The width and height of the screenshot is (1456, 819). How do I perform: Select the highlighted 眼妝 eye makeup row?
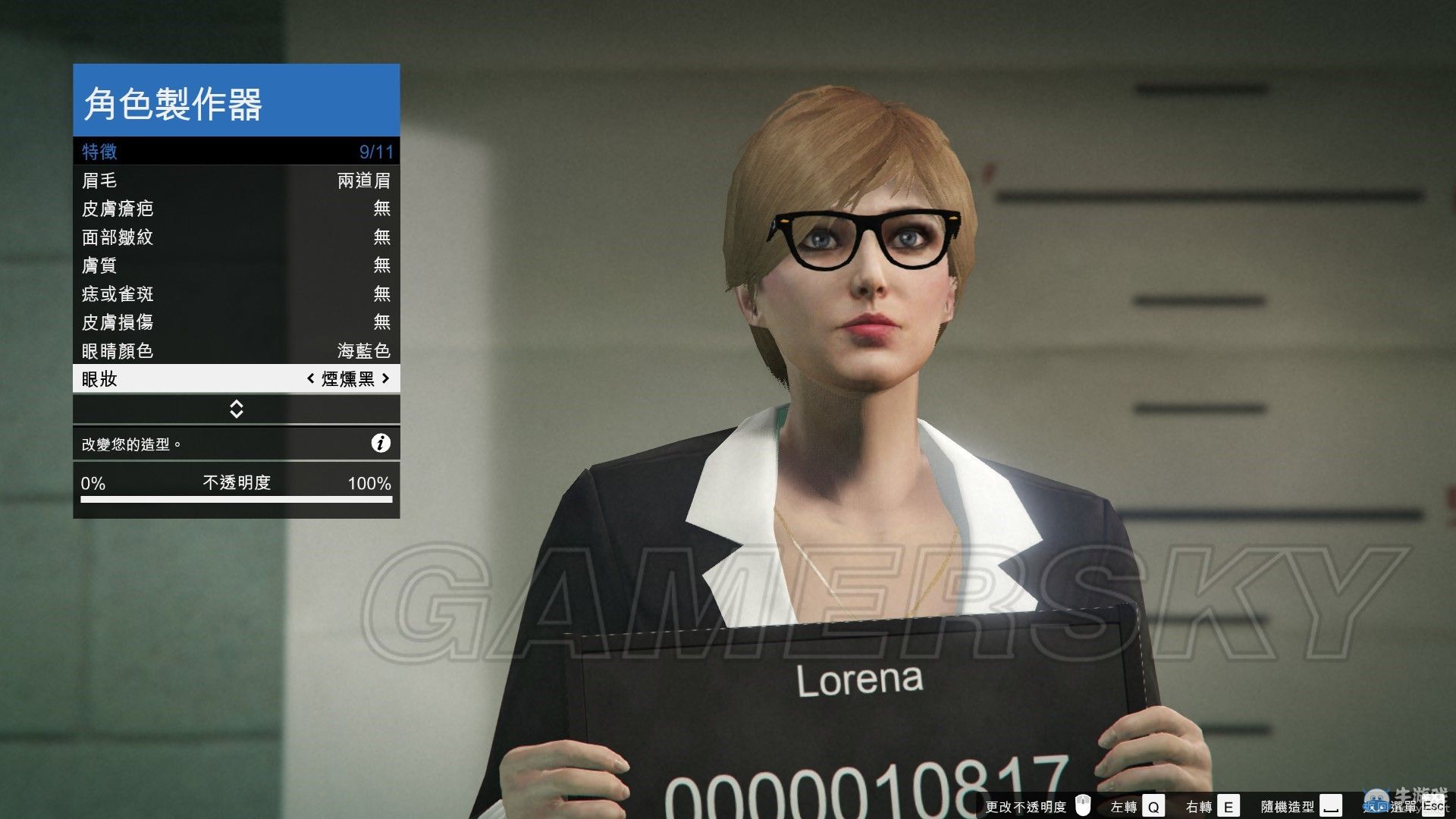click(x=190, y=378)
